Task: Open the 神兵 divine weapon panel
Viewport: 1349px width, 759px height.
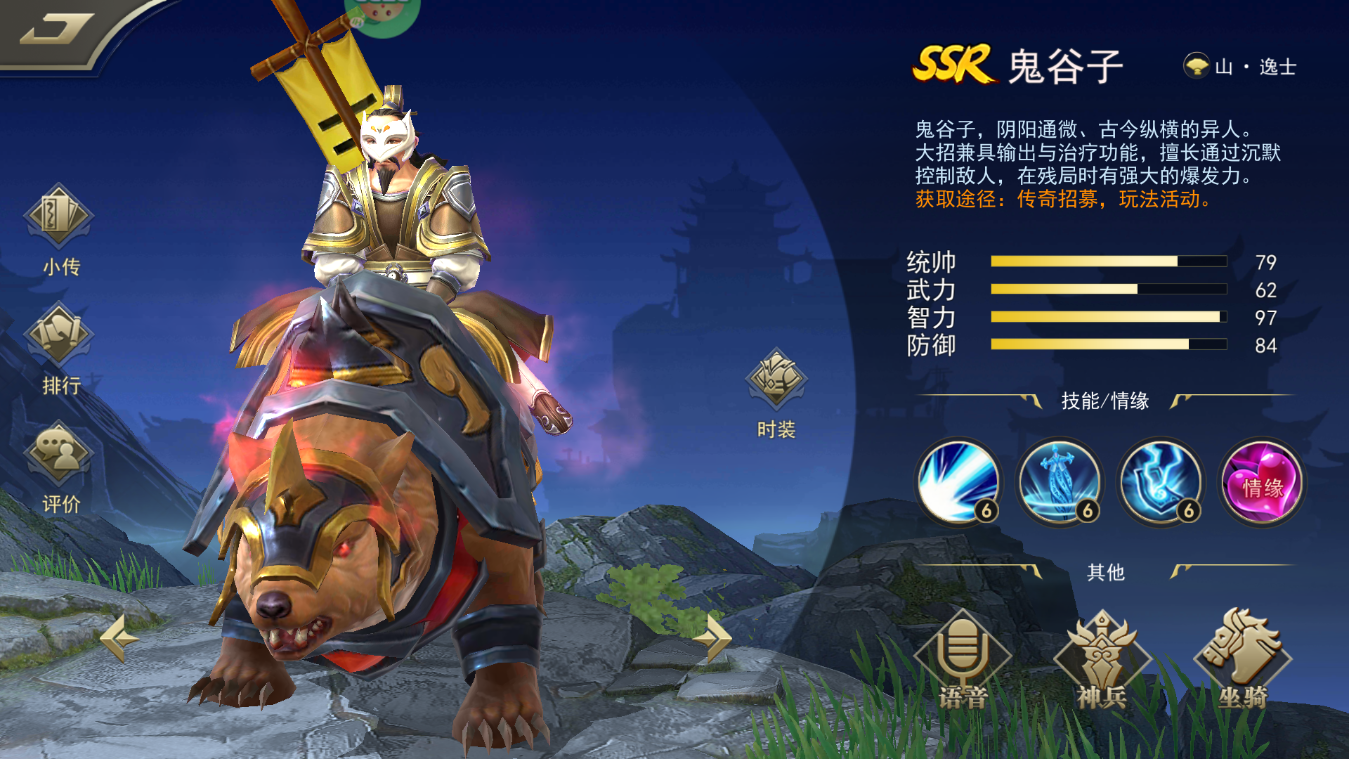Action: (1102, 660)
